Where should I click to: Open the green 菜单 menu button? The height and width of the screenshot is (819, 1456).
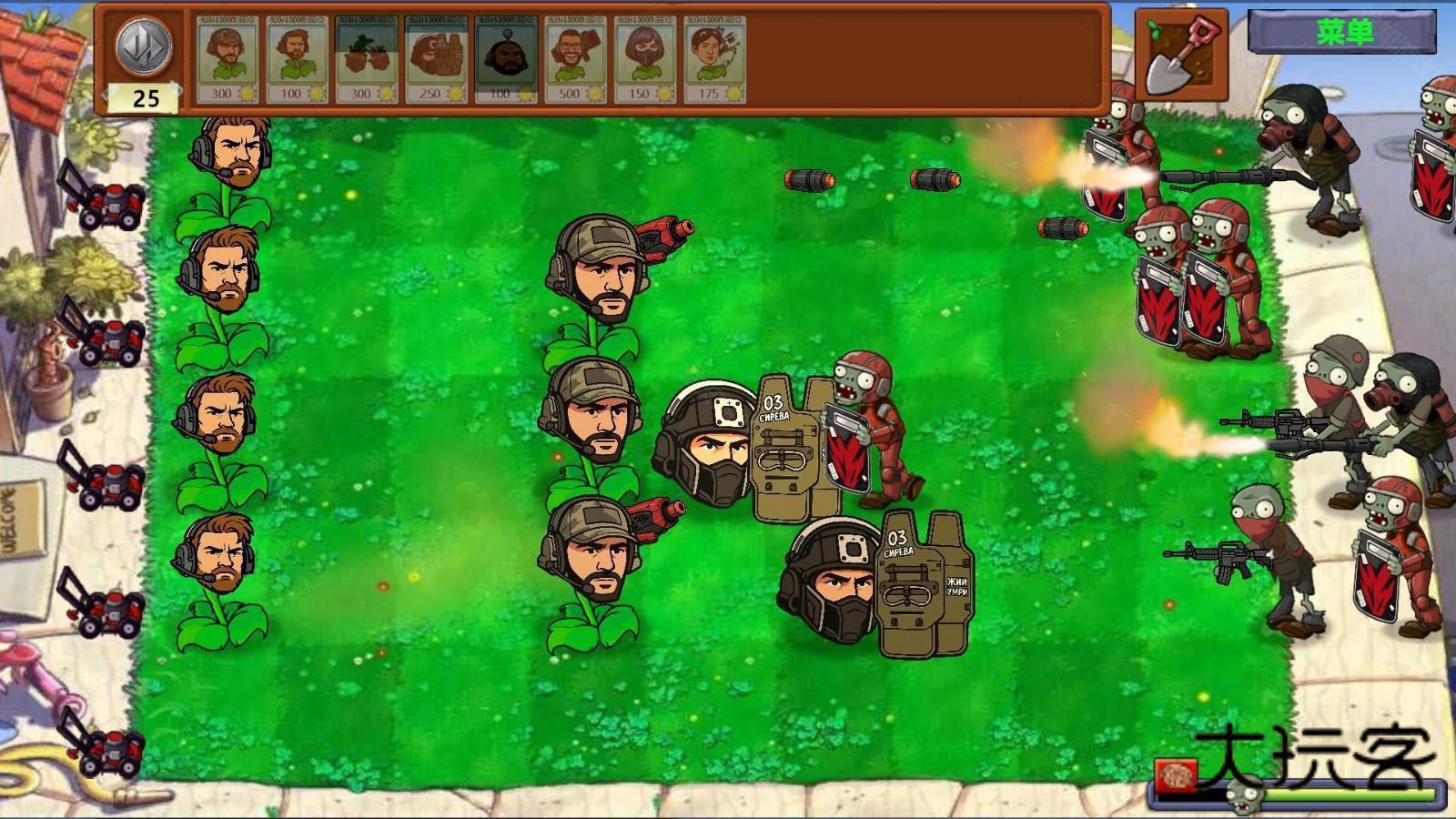[x=1342, y=33]
